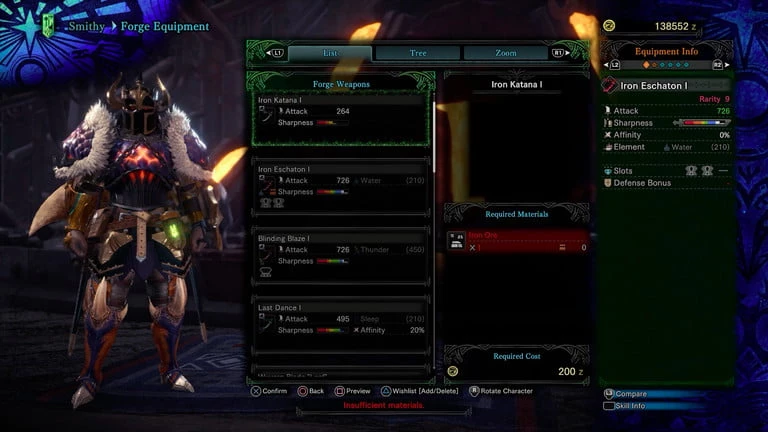Open Skill Info

tap(634, 406)
